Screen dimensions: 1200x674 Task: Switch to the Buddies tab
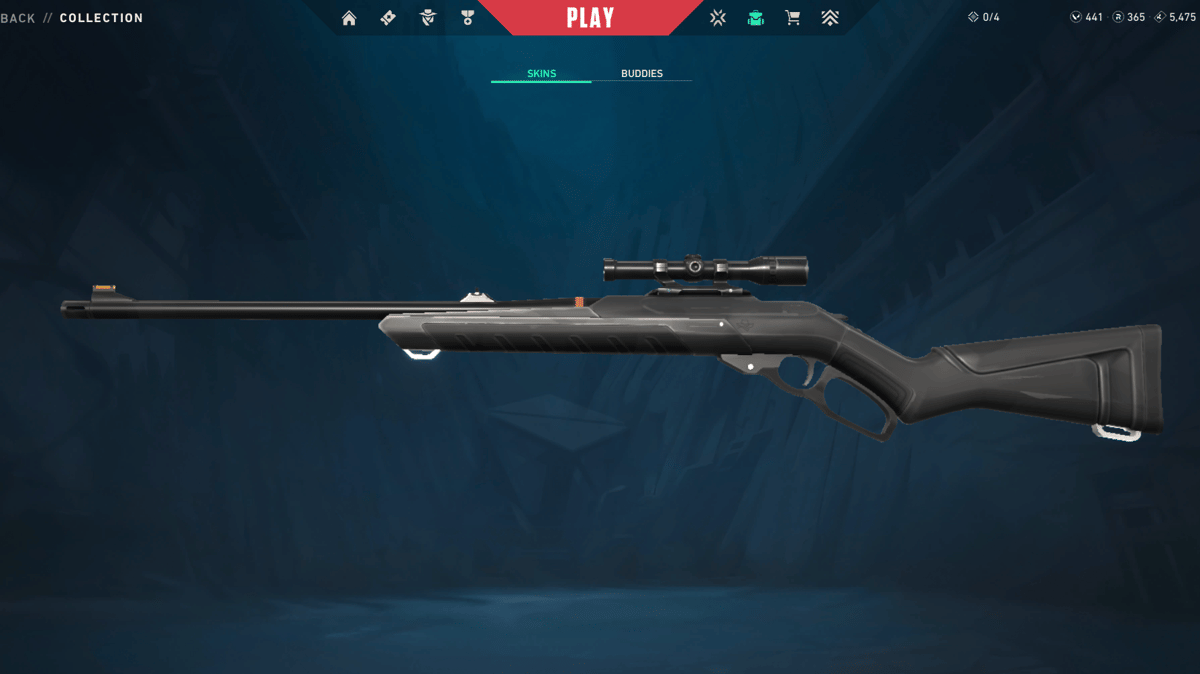641,74
